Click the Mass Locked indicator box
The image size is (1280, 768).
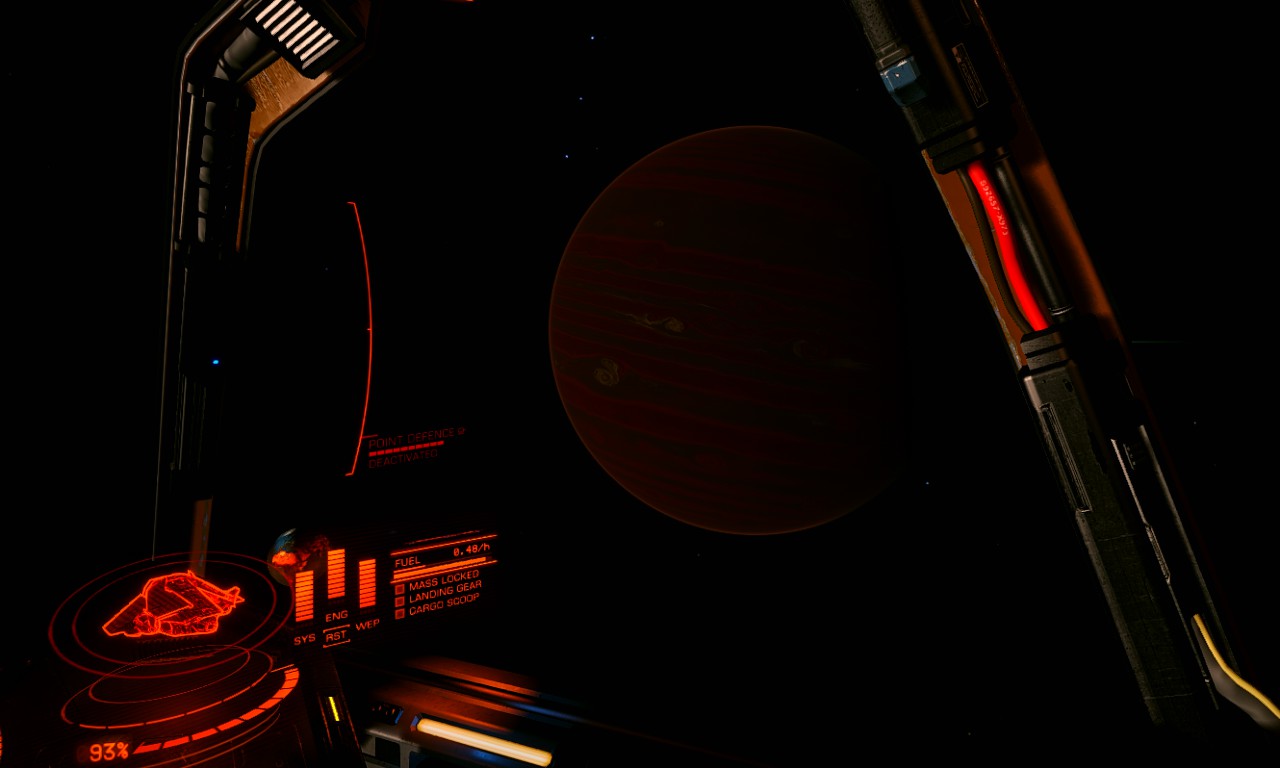pos(399,588)
